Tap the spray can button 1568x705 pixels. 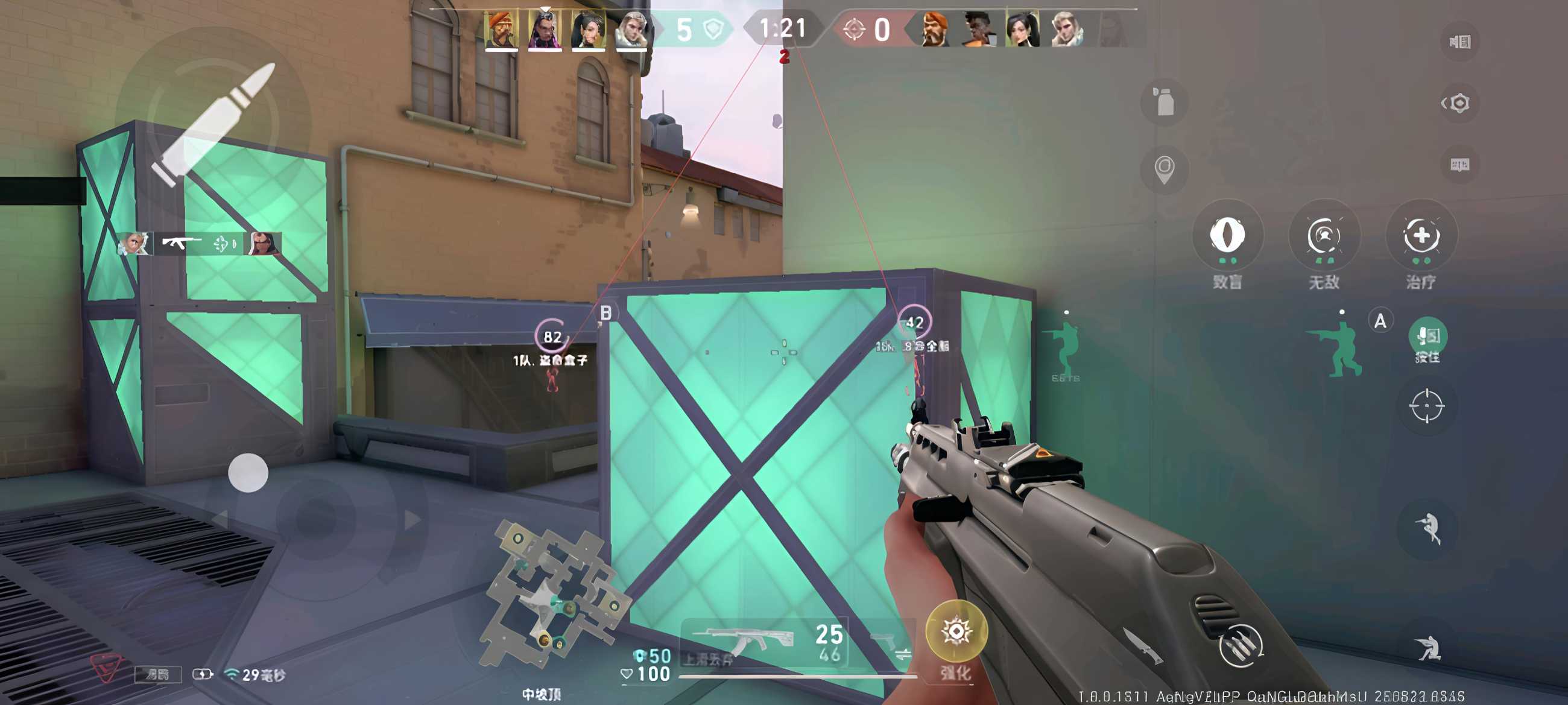click(x=1163, y=103)
